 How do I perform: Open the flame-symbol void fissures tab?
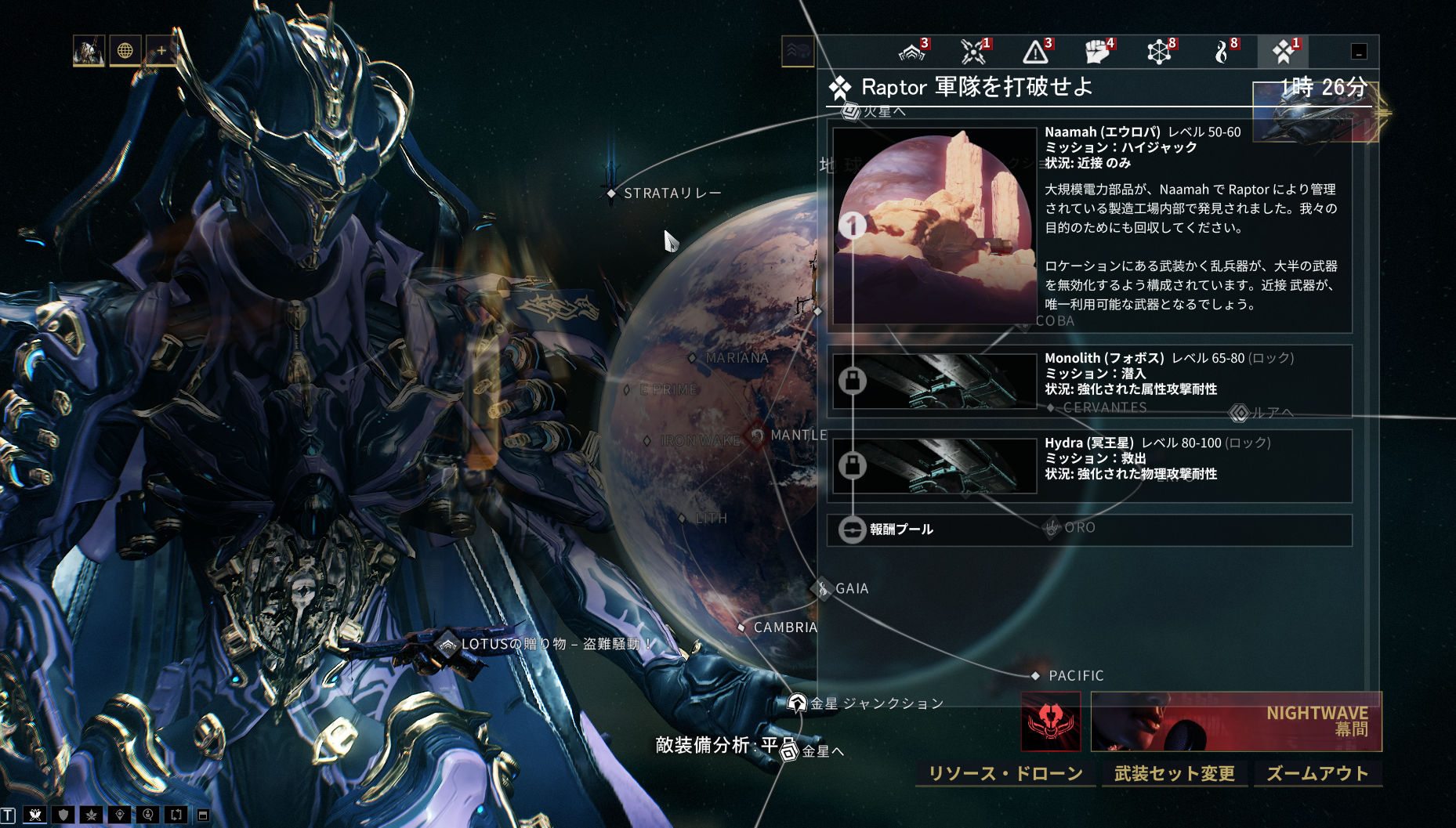click(1222, 52)
